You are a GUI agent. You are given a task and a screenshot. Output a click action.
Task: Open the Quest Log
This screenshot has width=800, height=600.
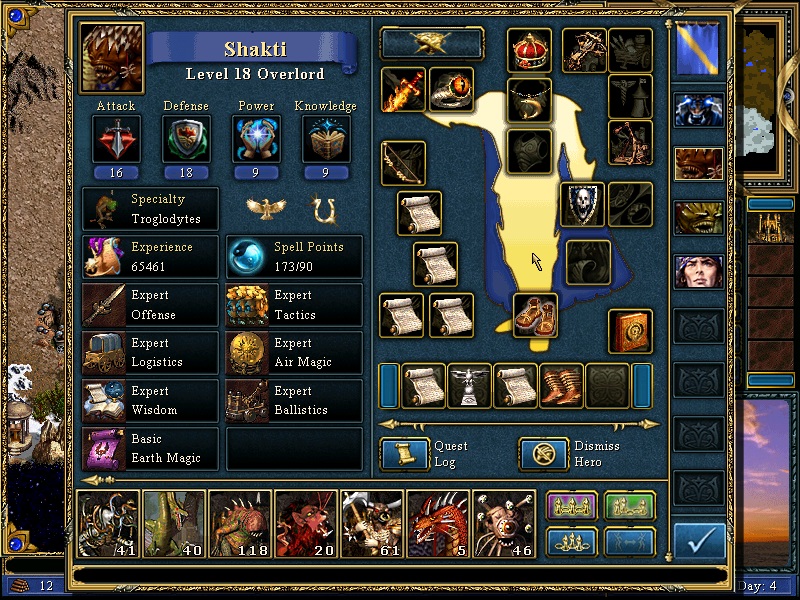point(405,455)
